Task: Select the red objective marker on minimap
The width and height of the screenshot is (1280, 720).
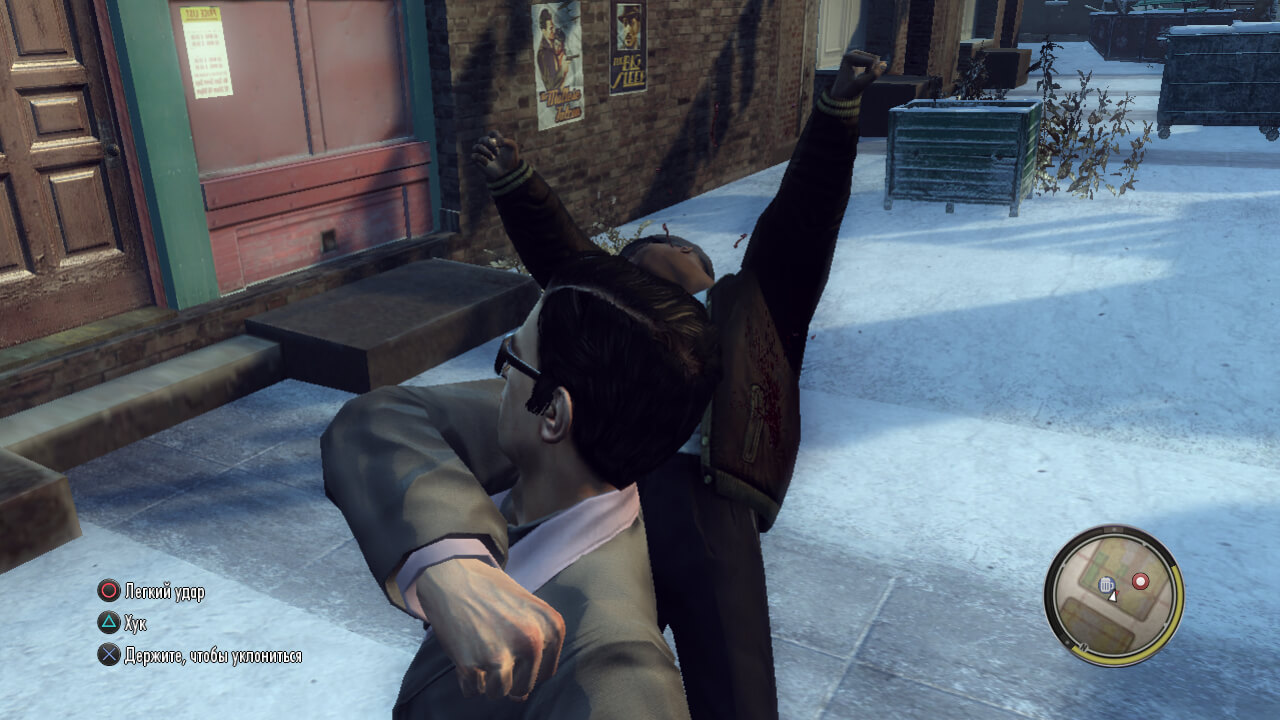Action: [x=1140, y=581]
